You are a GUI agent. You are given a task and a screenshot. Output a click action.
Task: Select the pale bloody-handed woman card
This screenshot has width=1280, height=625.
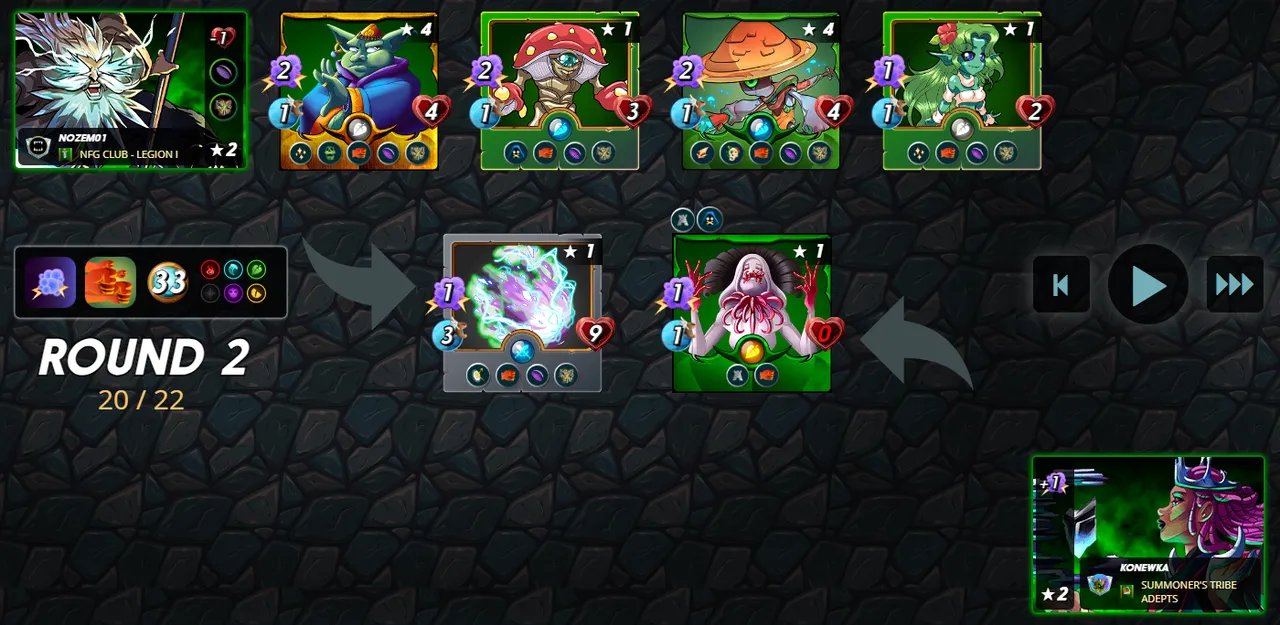(752, 312)
